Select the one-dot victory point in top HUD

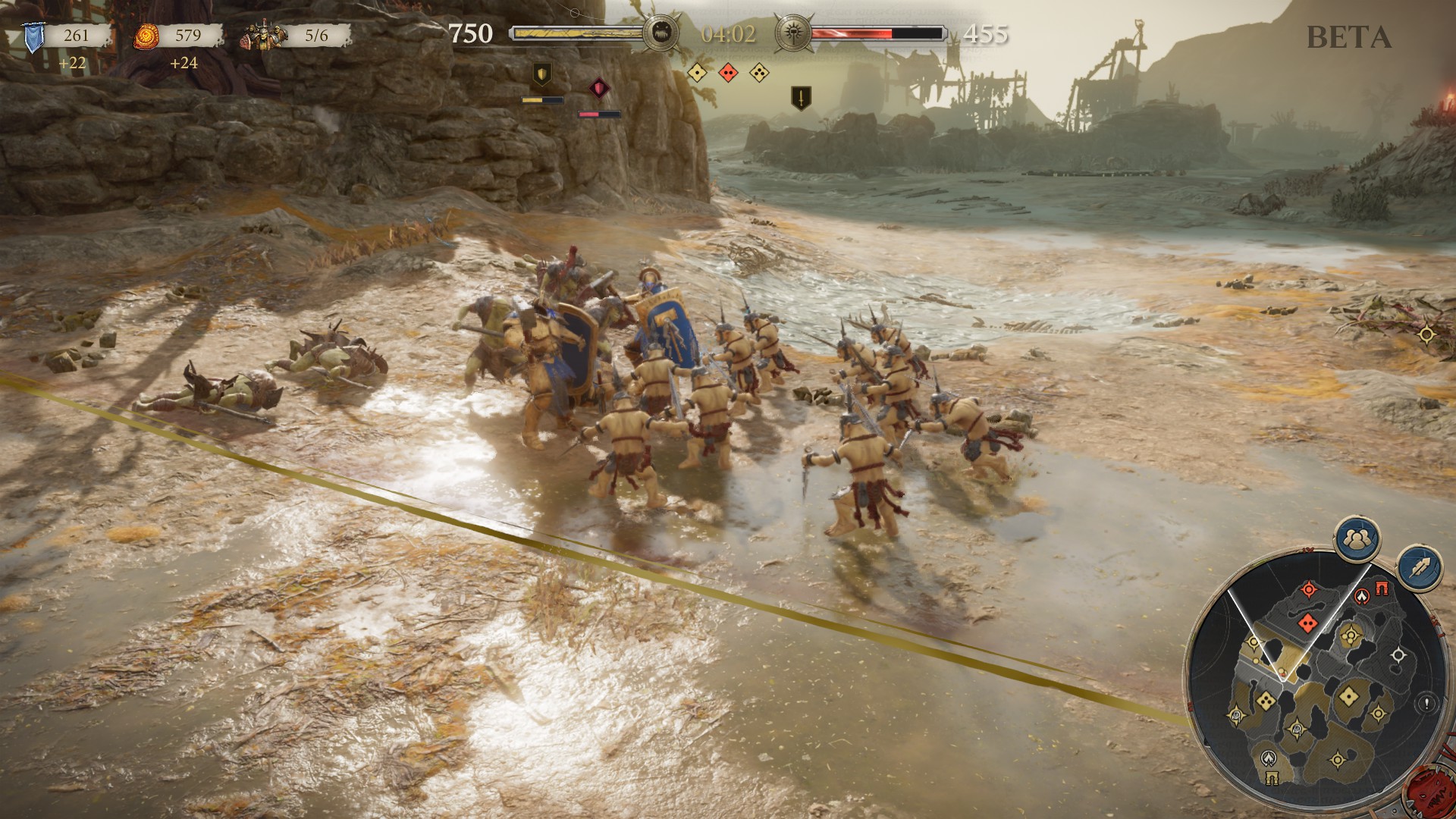point(697,72)
